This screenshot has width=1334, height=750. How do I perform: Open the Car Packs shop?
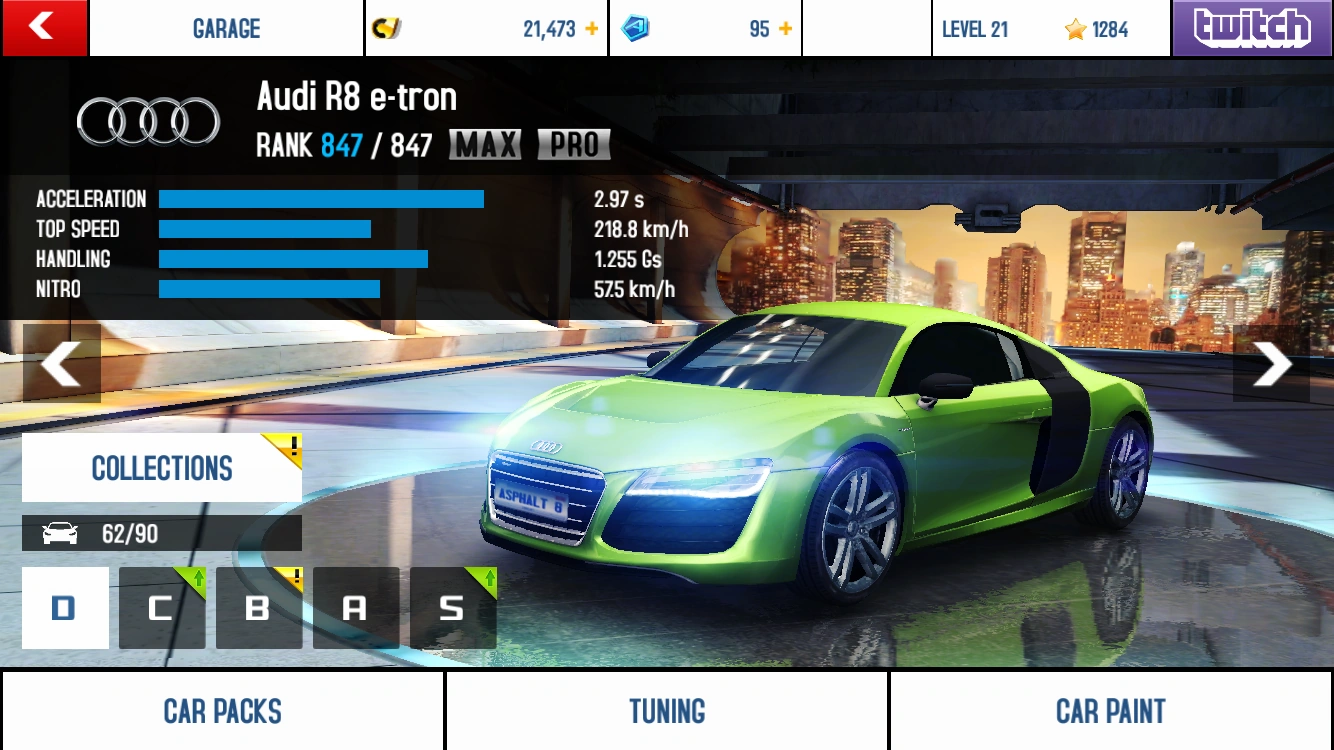coord(222,711)
